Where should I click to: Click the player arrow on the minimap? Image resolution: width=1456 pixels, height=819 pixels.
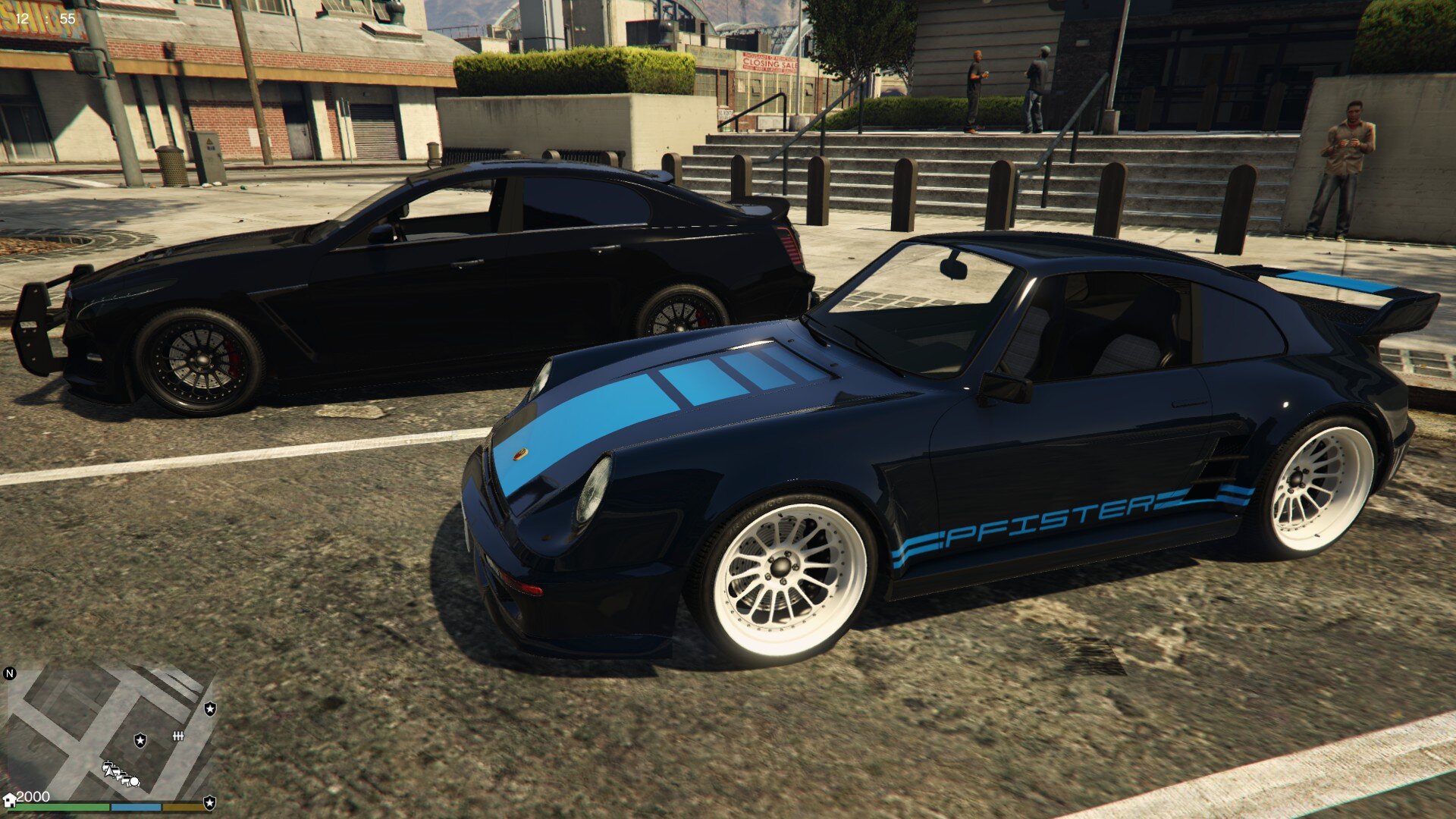[x=111, y=770]
